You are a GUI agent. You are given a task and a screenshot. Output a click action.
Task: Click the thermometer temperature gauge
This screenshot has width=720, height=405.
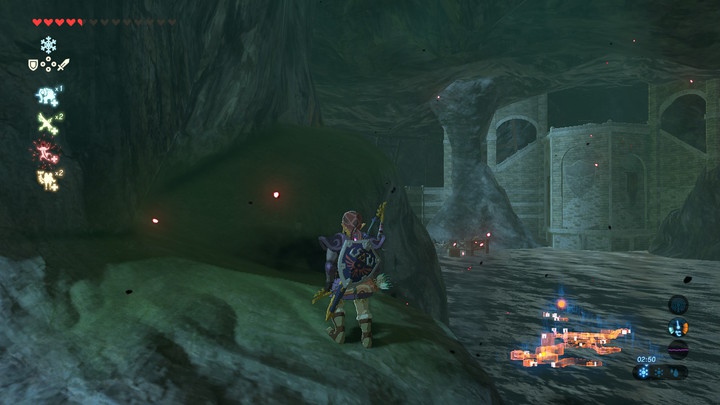point(678,327)
